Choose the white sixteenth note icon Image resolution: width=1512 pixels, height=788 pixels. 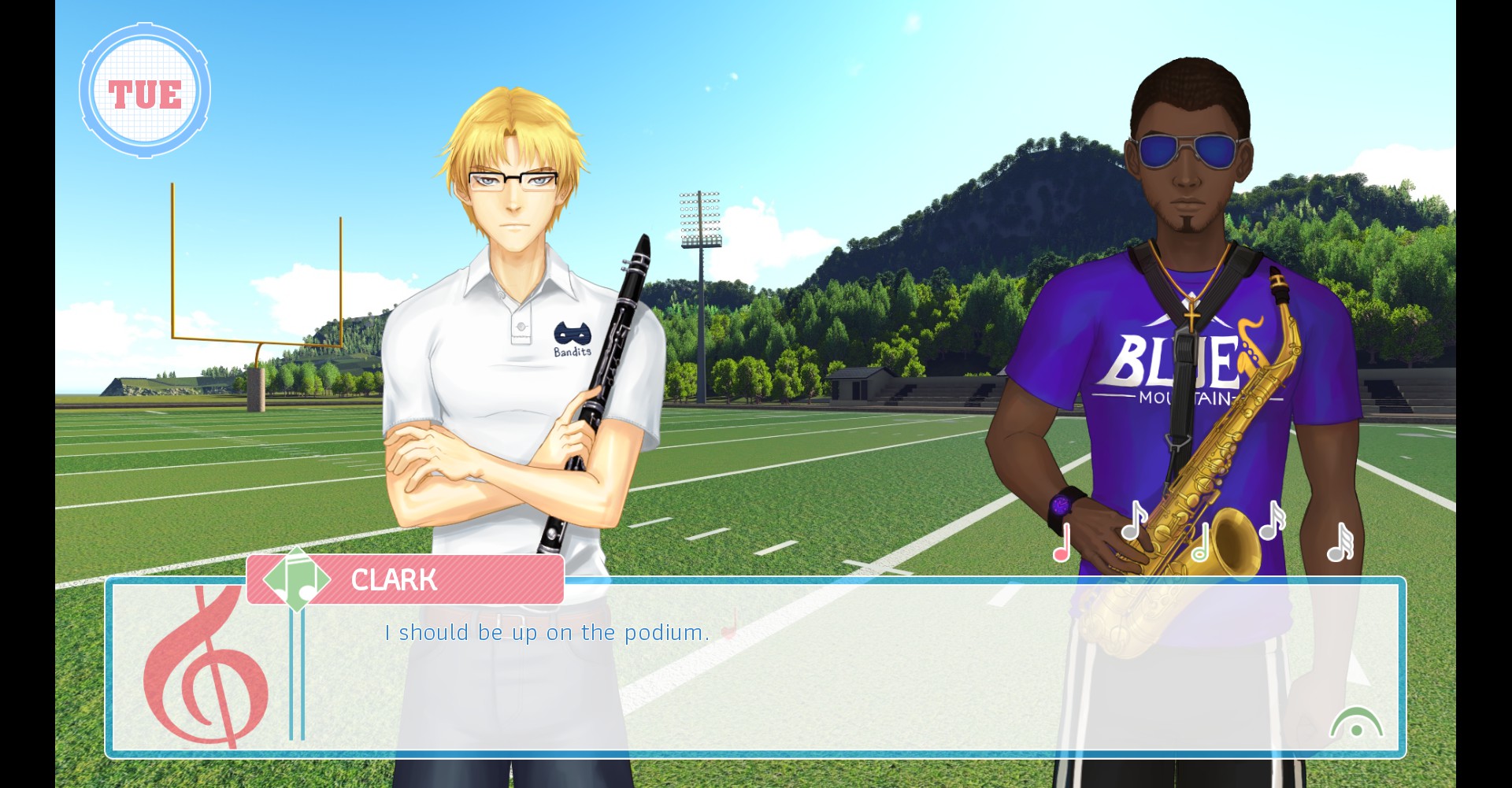point(1271,521)
